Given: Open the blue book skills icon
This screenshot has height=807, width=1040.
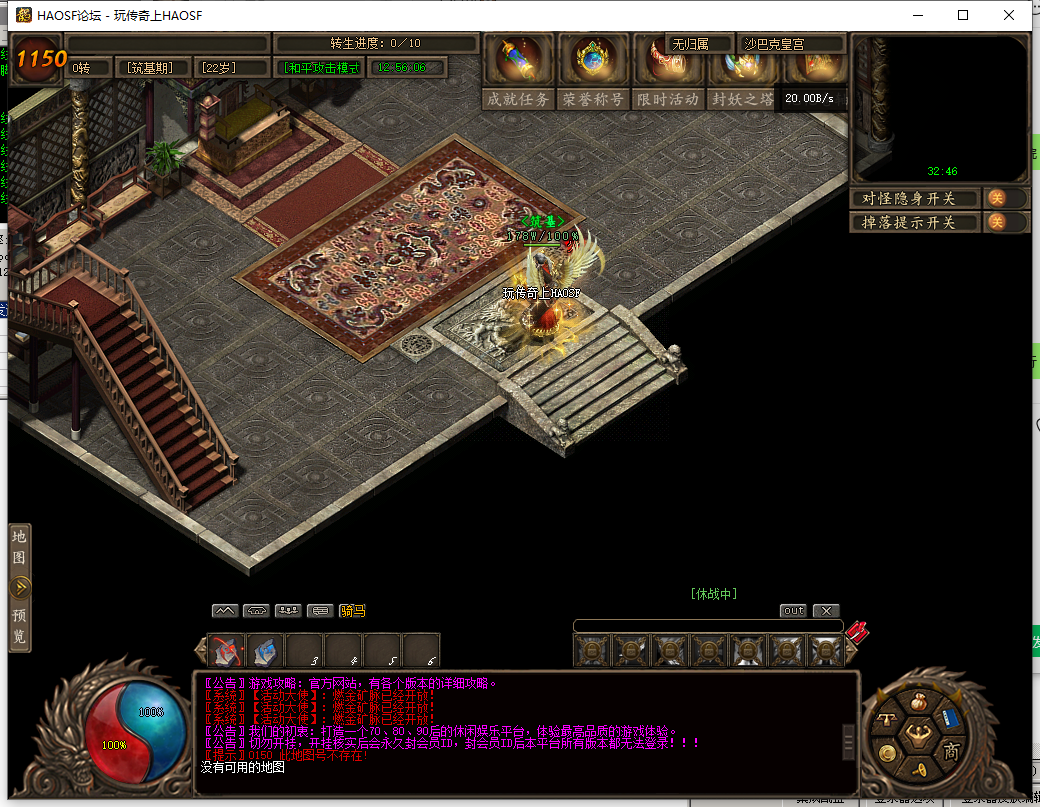Looking at the screenshot, I should click(x=950, y=720).
